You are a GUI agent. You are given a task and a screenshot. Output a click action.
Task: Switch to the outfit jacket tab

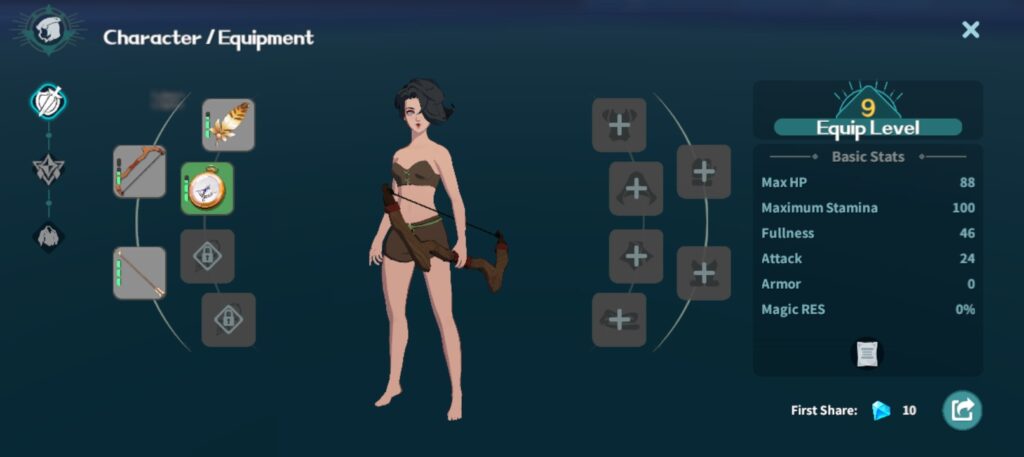pos(48,237)
